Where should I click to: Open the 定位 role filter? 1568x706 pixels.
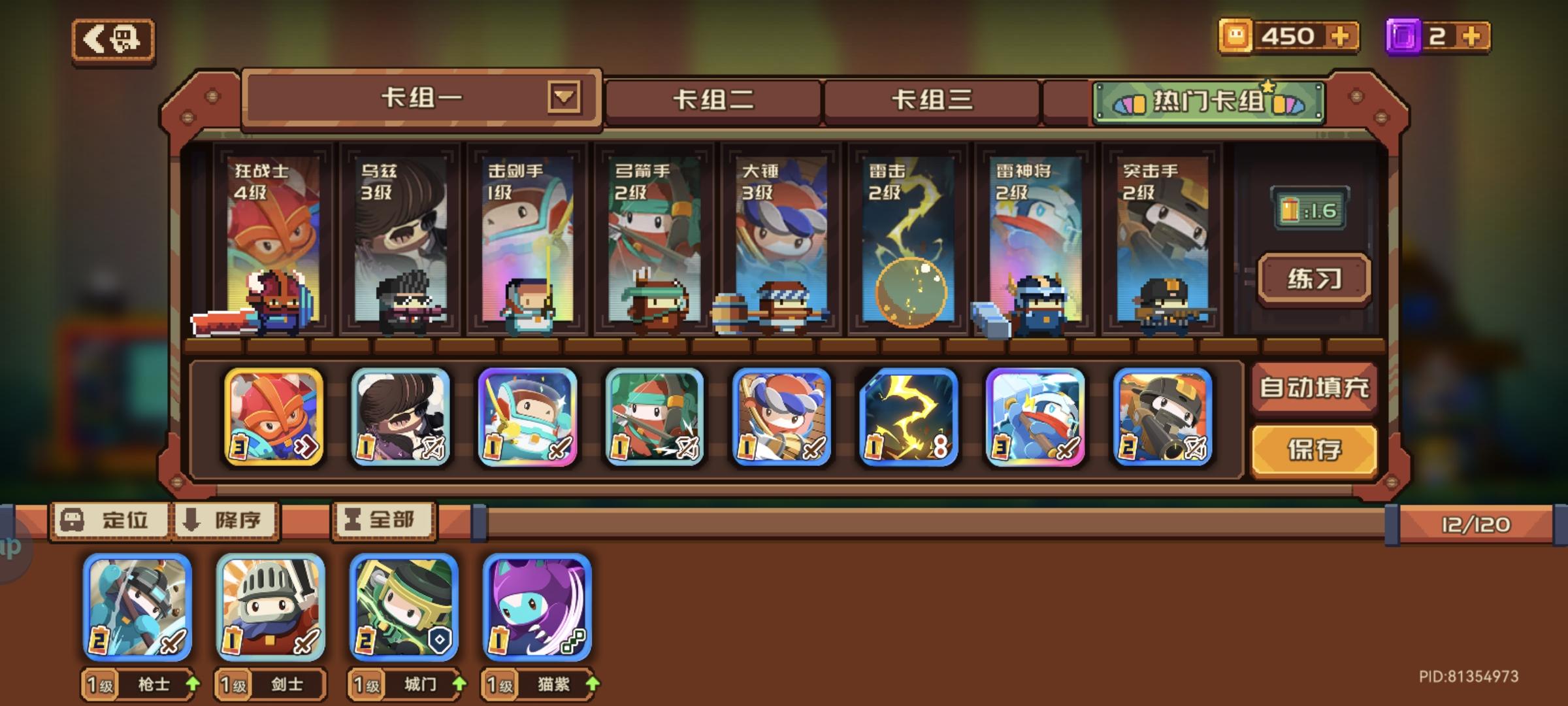pos(110,521)
